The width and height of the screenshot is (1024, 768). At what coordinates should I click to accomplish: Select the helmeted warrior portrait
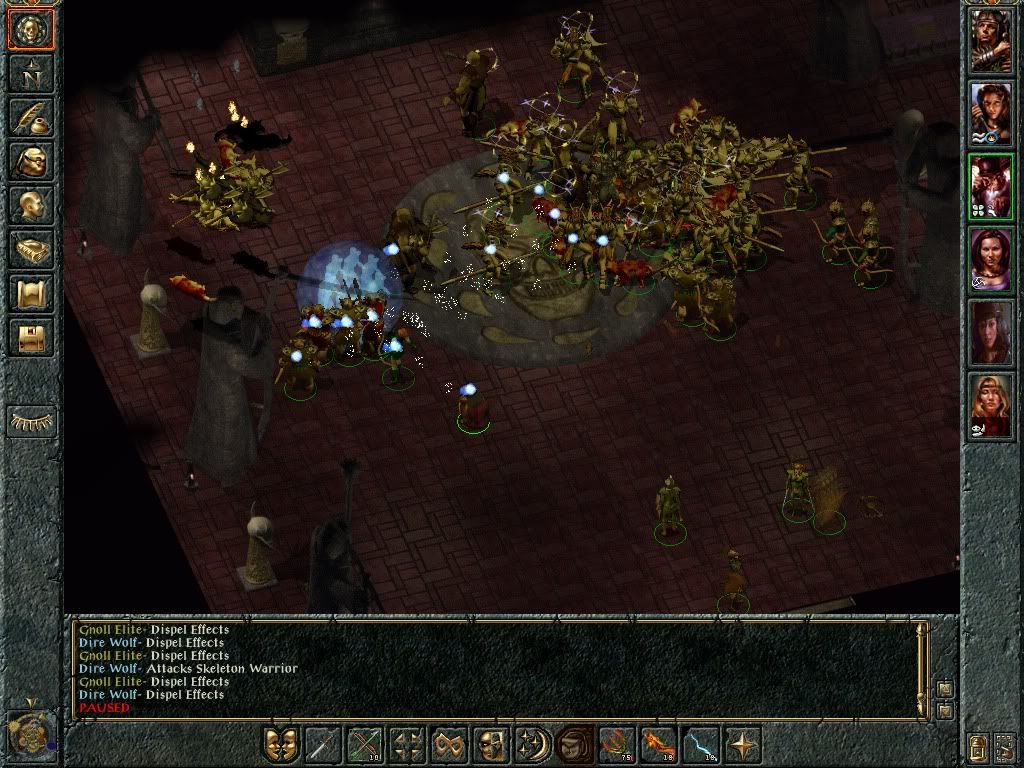tap(991, 40)
